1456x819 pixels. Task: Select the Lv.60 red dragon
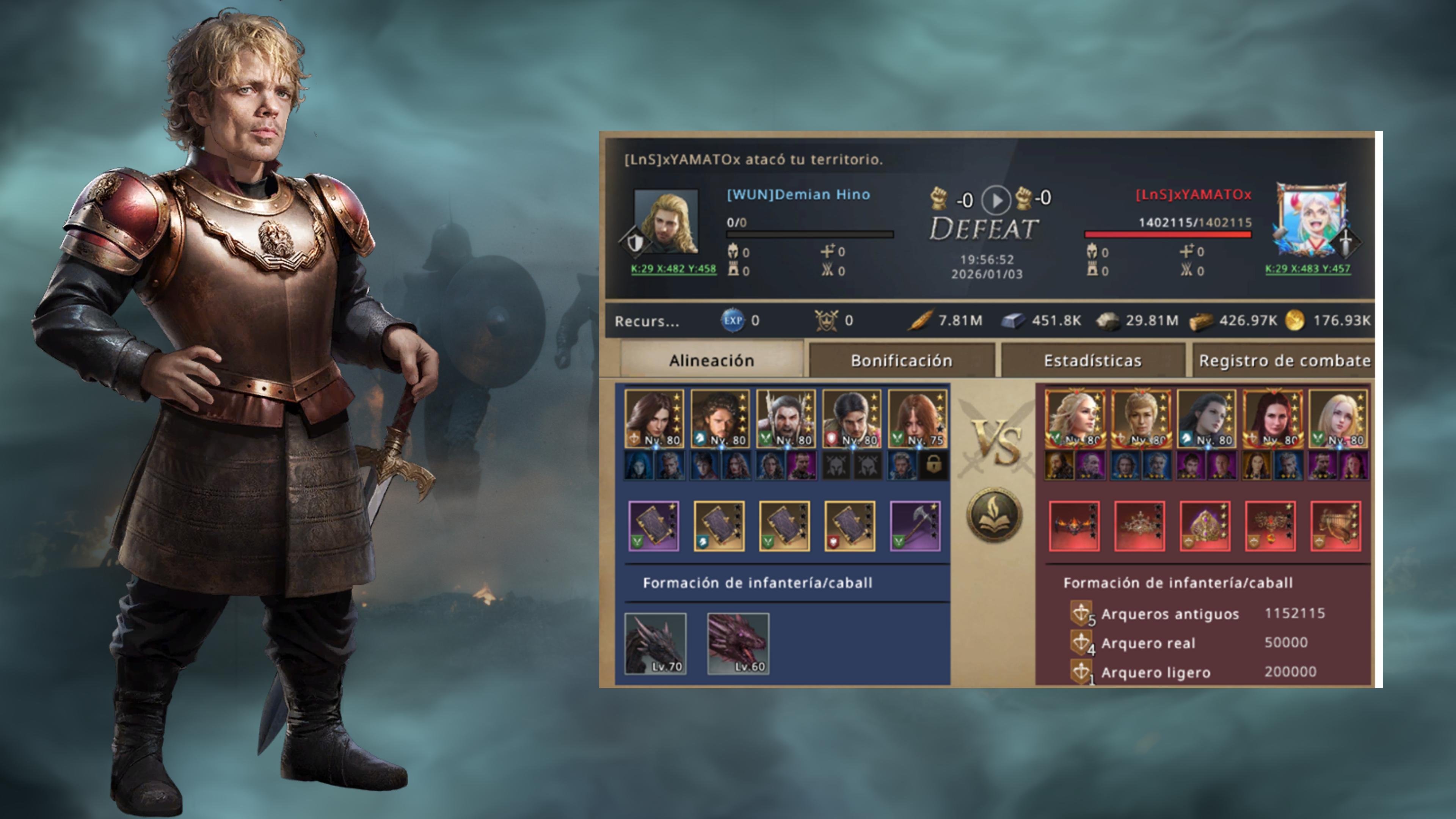(x=738, y=643)
